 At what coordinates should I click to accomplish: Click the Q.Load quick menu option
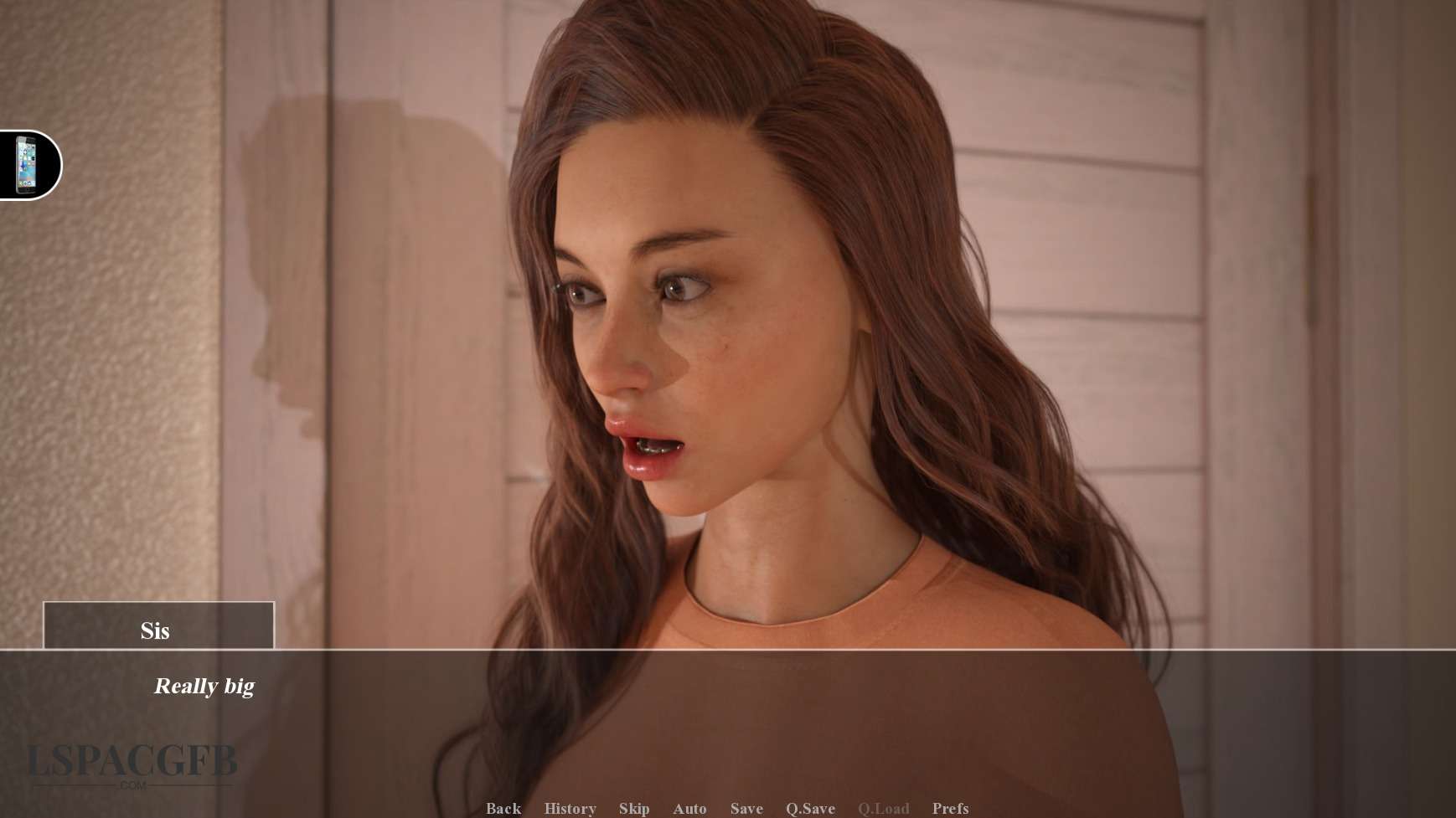coord(883,808)
